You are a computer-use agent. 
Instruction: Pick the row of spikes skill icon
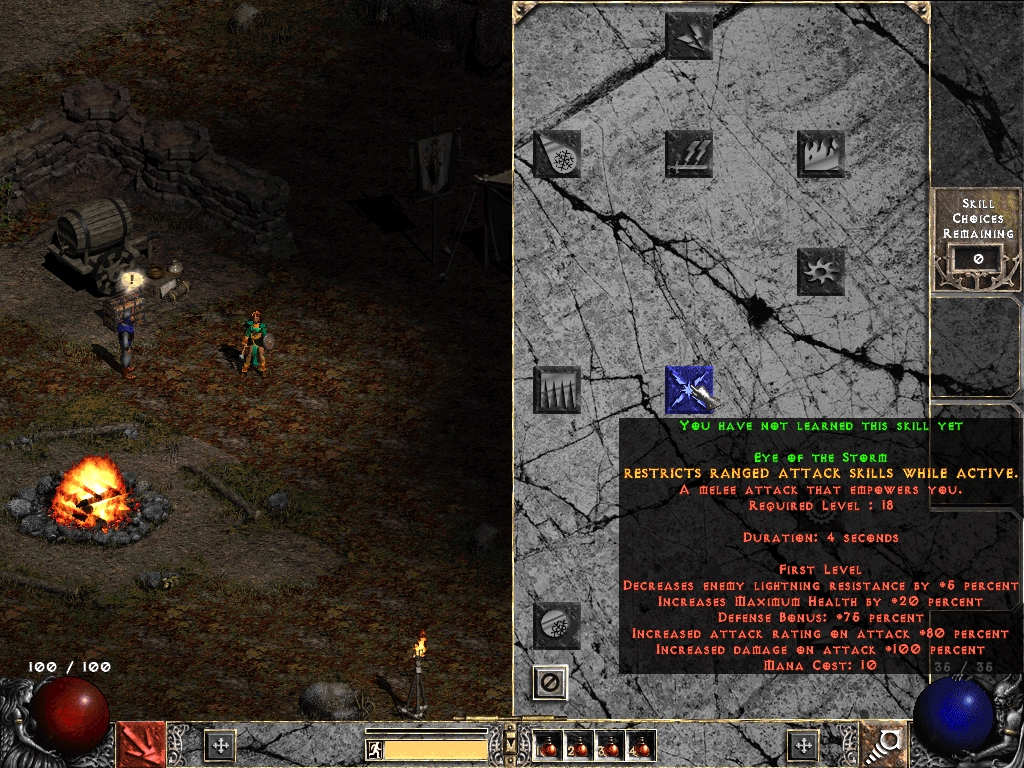(557, 390)
